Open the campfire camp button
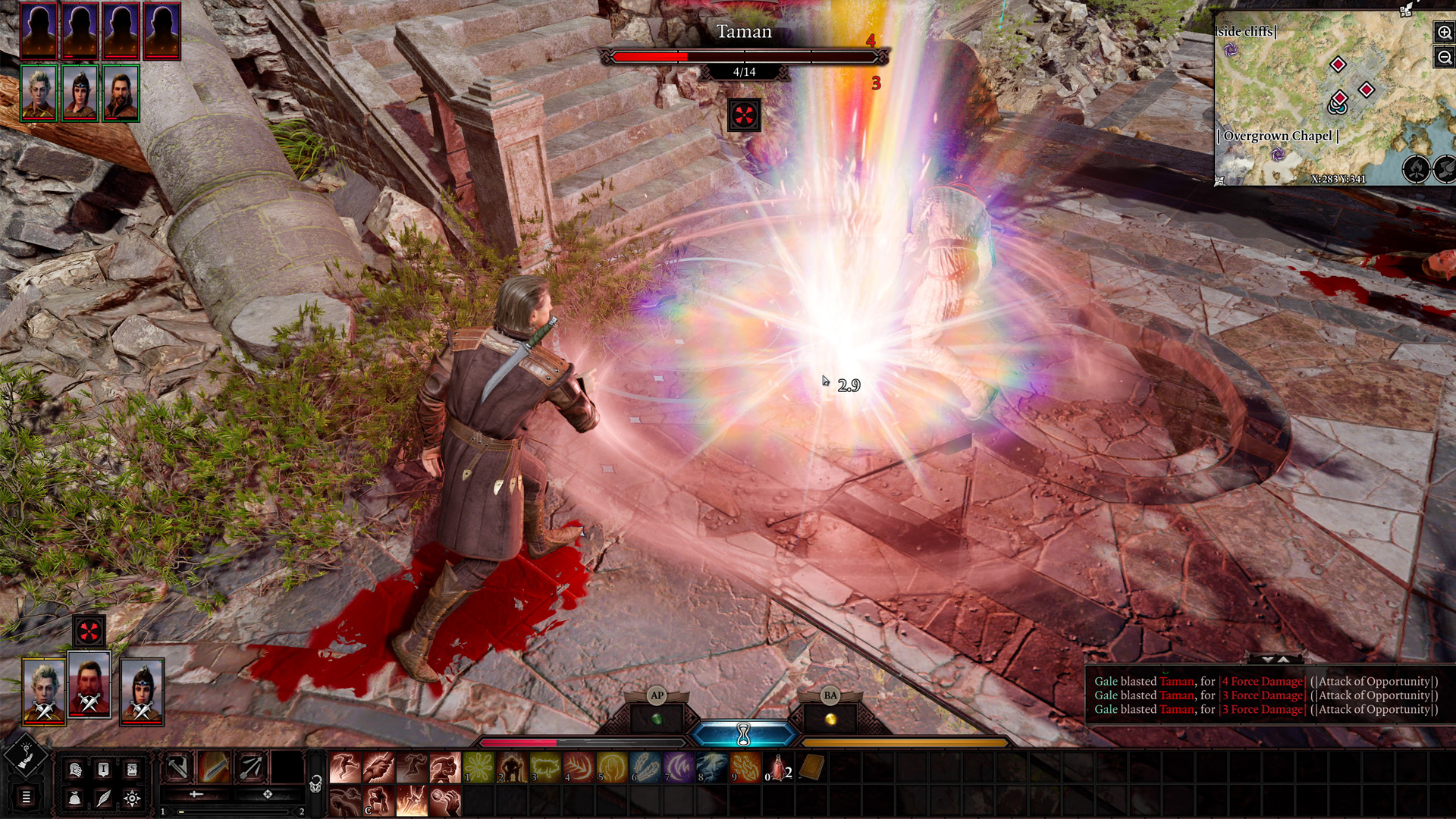The width and height of the screenshot is (1456, 819). click(1416, 169)
